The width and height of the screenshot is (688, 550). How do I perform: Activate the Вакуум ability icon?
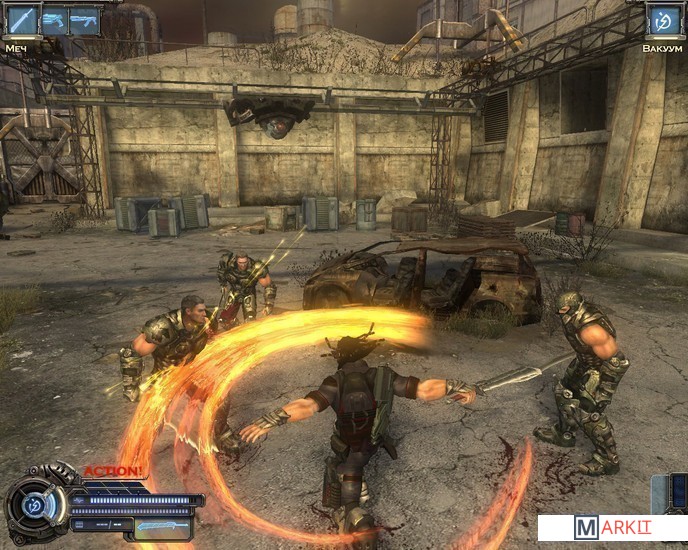coord(662,20)
